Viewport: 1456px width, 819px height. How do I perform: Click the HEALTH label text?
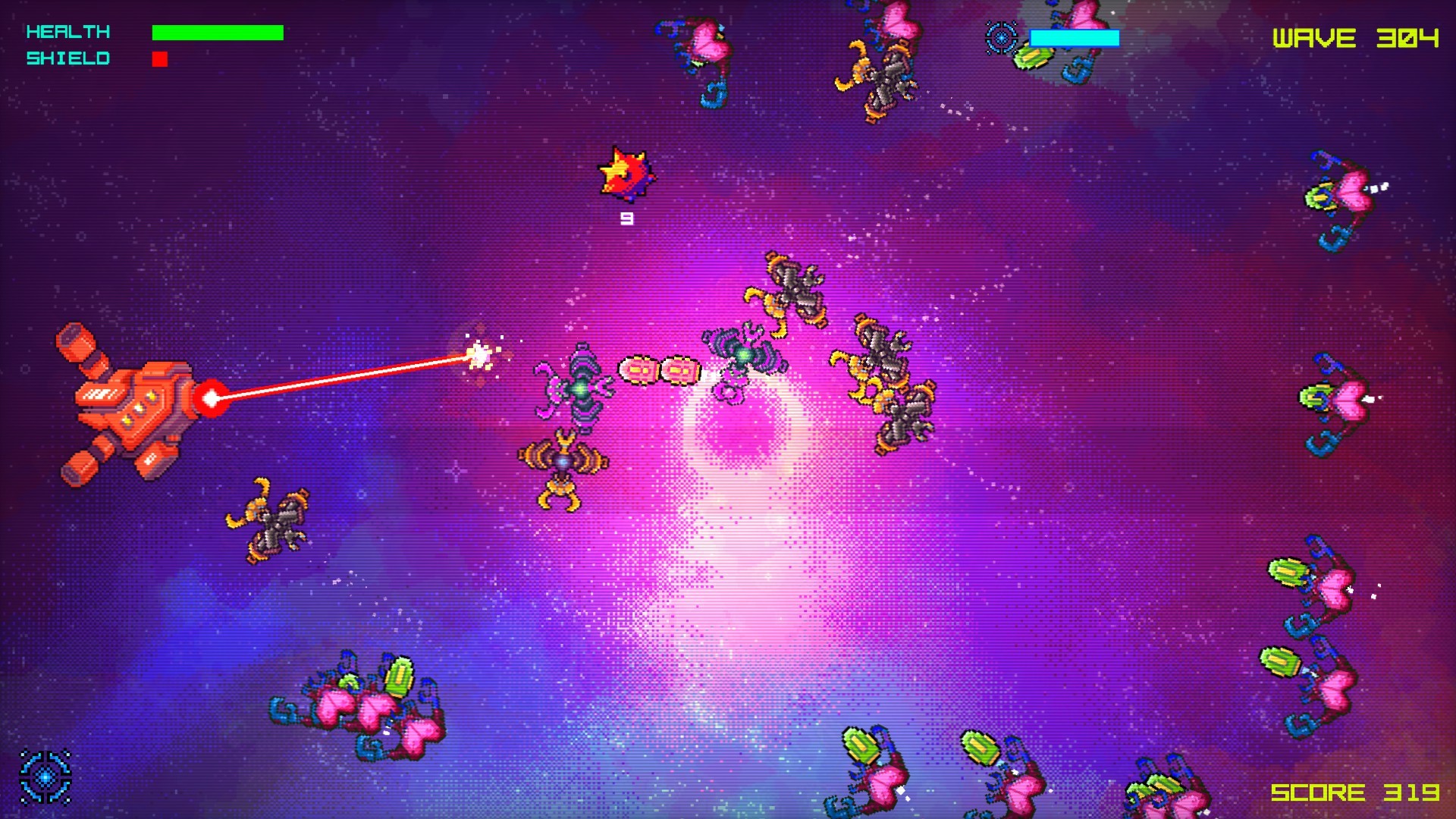coord(67,32)
